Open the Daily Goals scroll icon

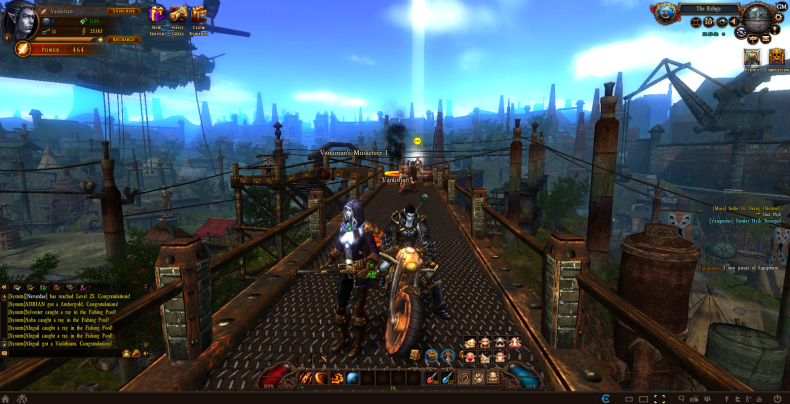(178, 13)
